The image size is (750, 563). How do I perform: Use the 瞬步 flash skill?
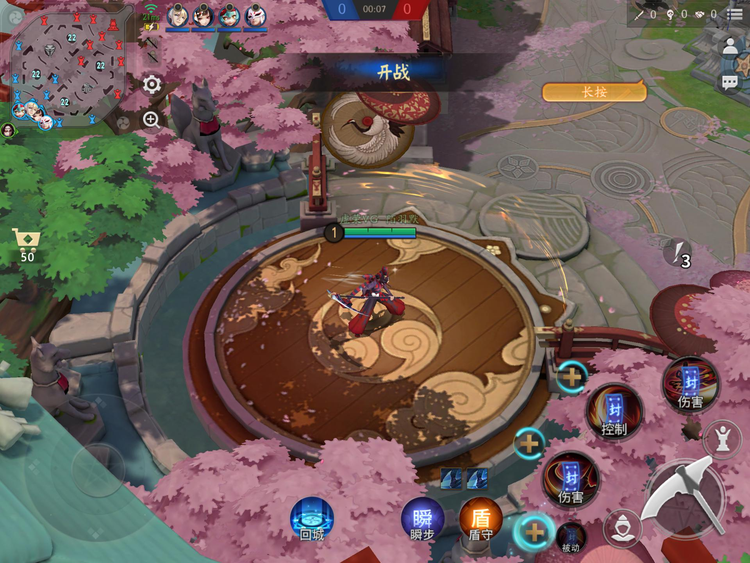pos(422,518)
